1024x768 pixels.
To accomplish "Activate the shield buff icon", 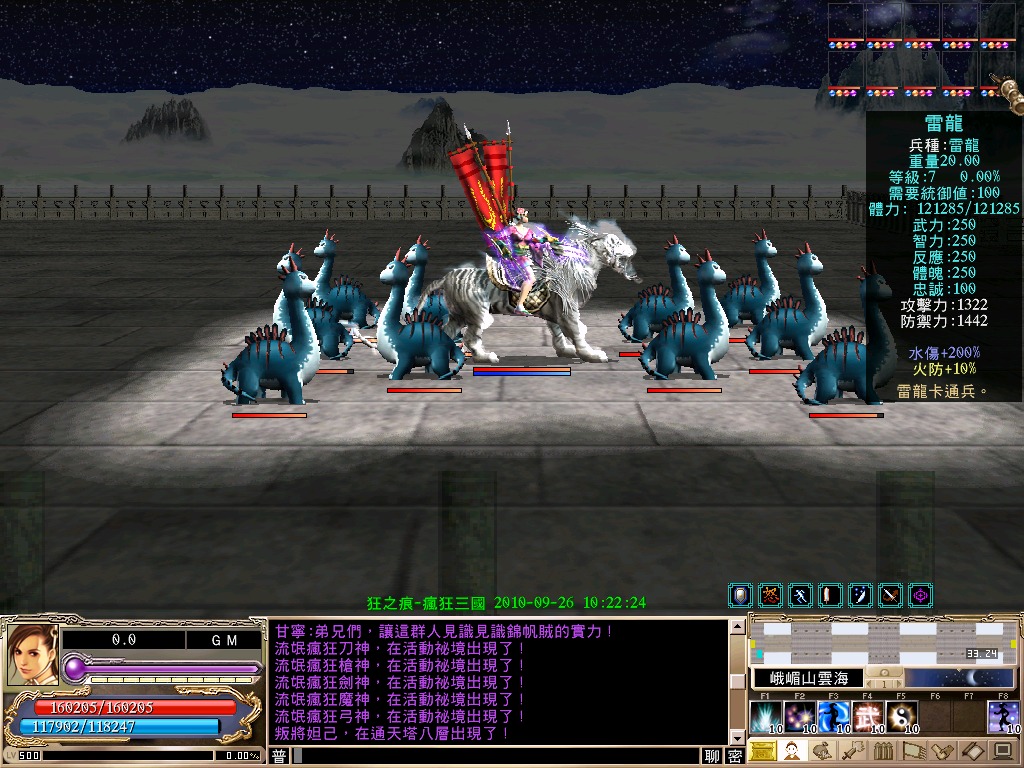I will [741, 596].
